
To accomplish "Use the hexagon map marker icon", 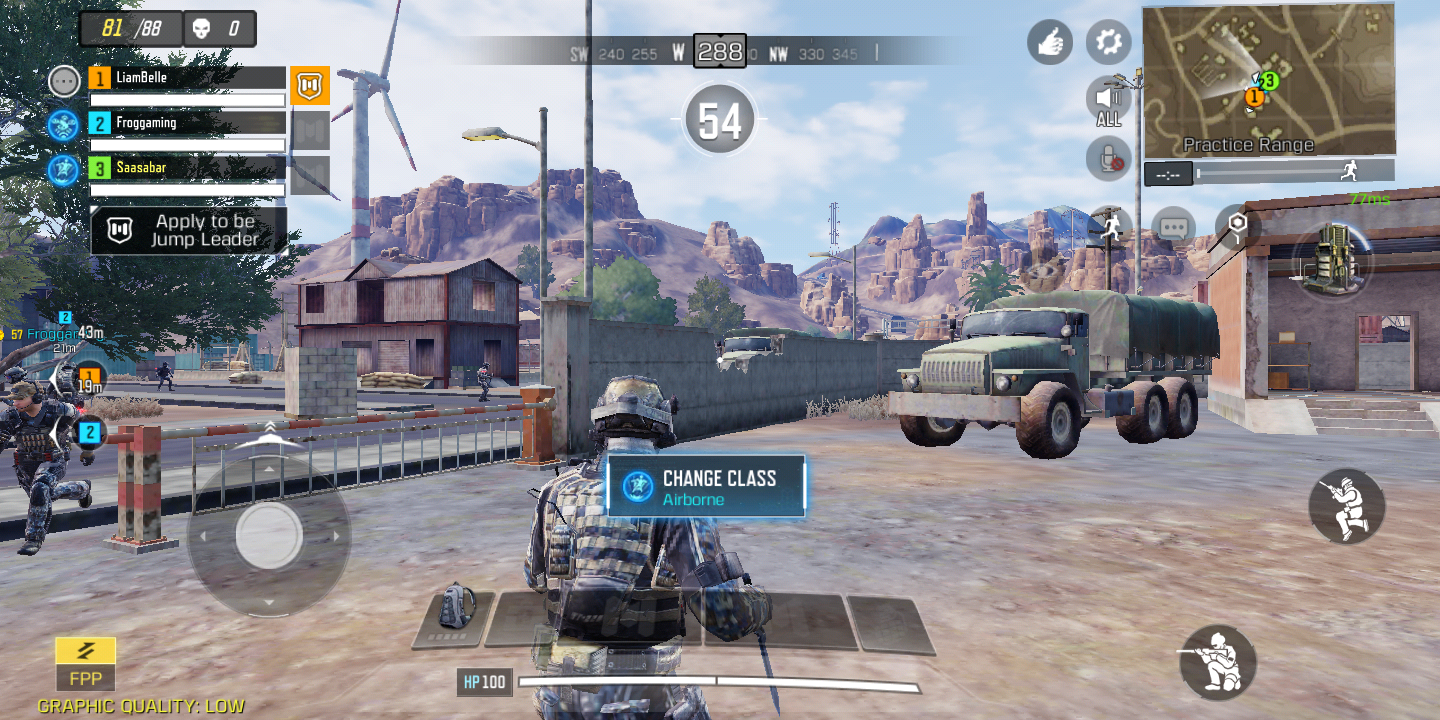I will (x=1237, y=225).
